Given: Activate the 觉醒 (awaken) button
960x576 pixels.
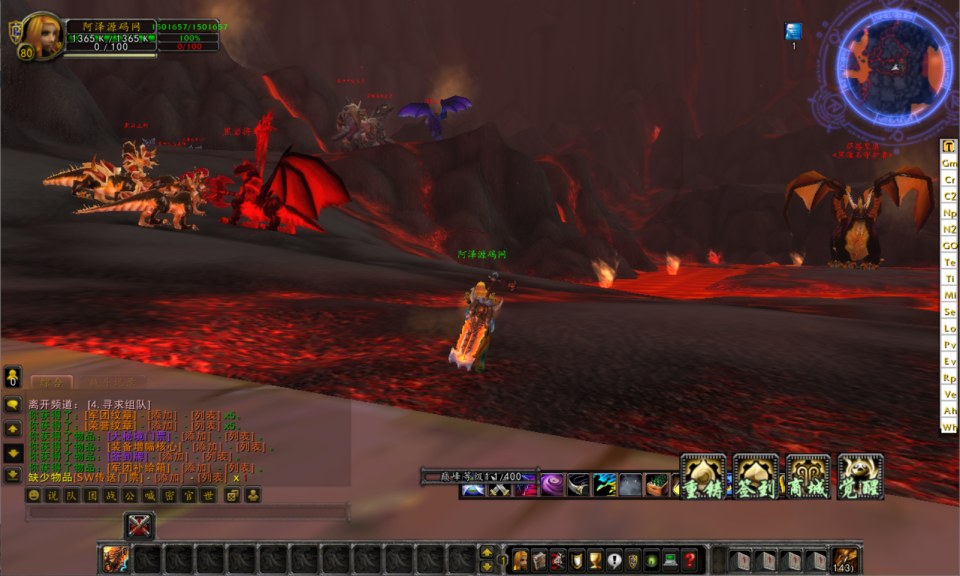Looking at the screenshot, I should tap(860, 476).
